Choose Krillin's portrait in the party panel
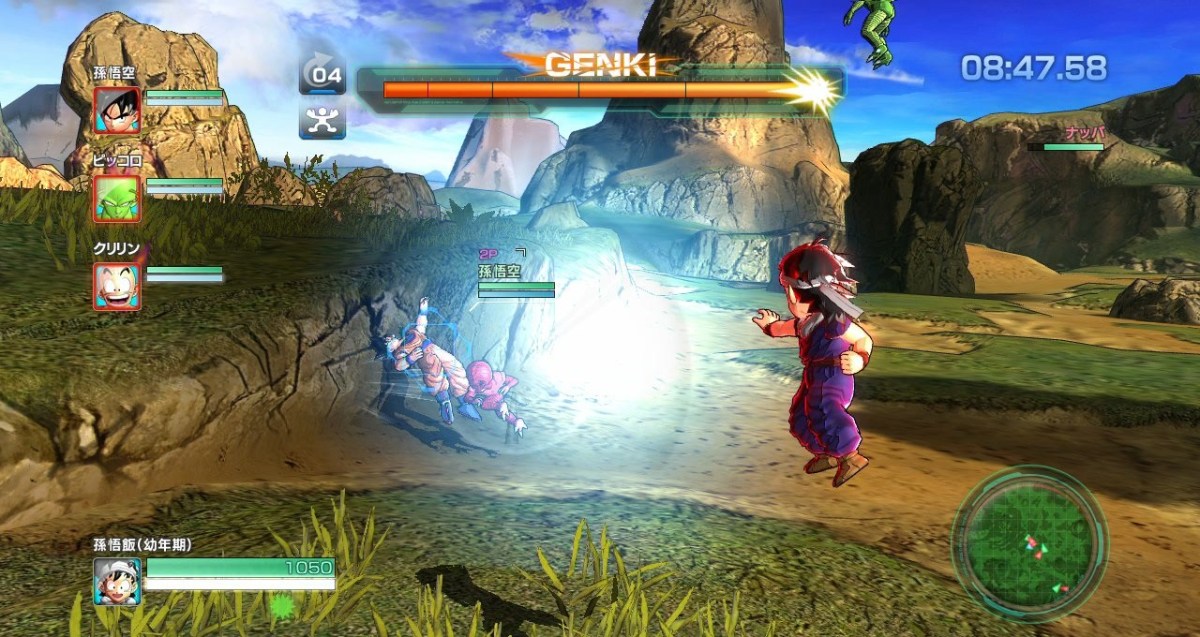Viewport: 1200px width, 637px height. click(x=118, y=286)
